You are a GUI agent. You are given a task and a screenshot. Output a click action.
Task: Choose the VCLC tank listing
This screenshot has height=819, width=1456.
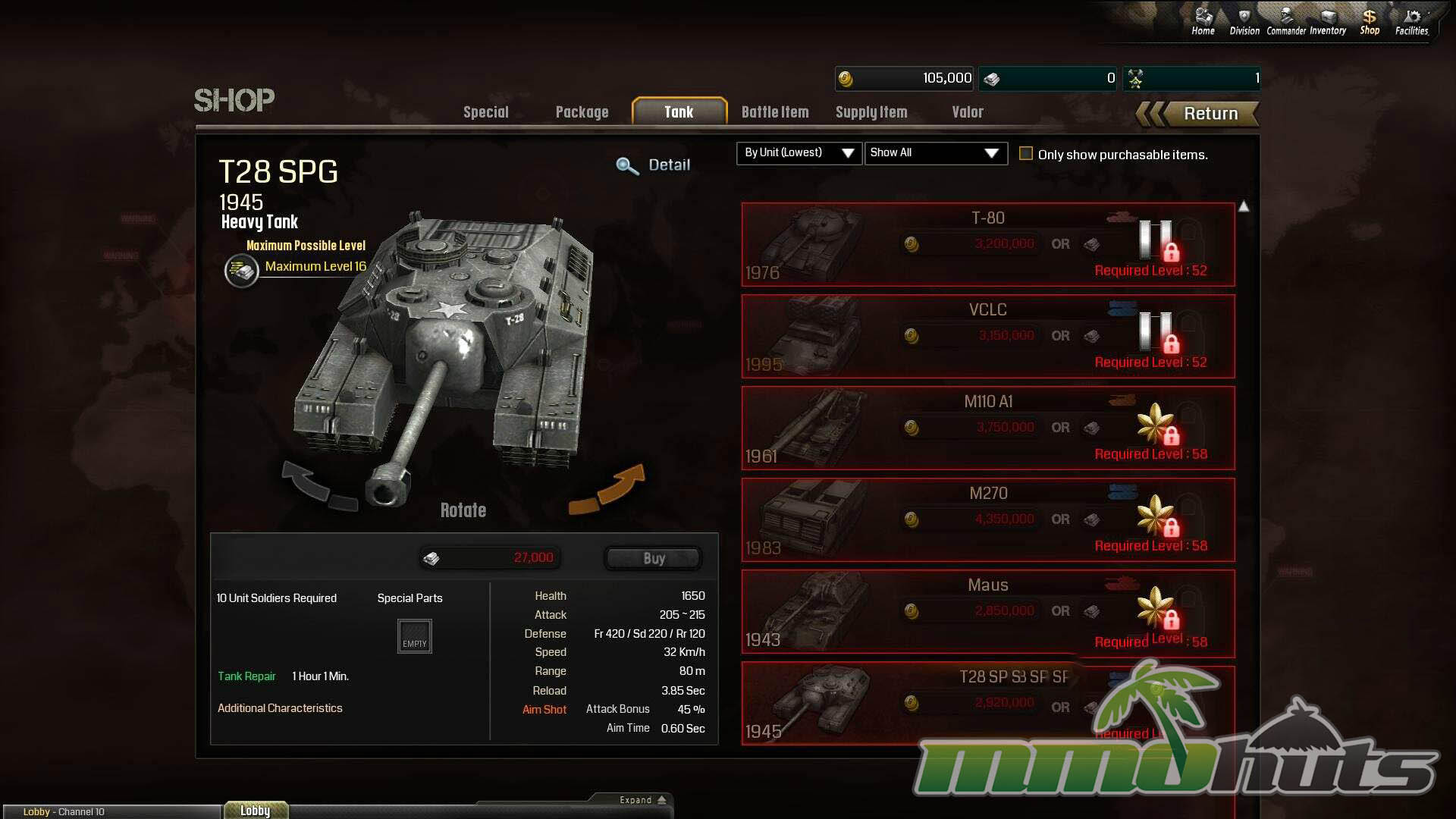(x=987, y=336)
